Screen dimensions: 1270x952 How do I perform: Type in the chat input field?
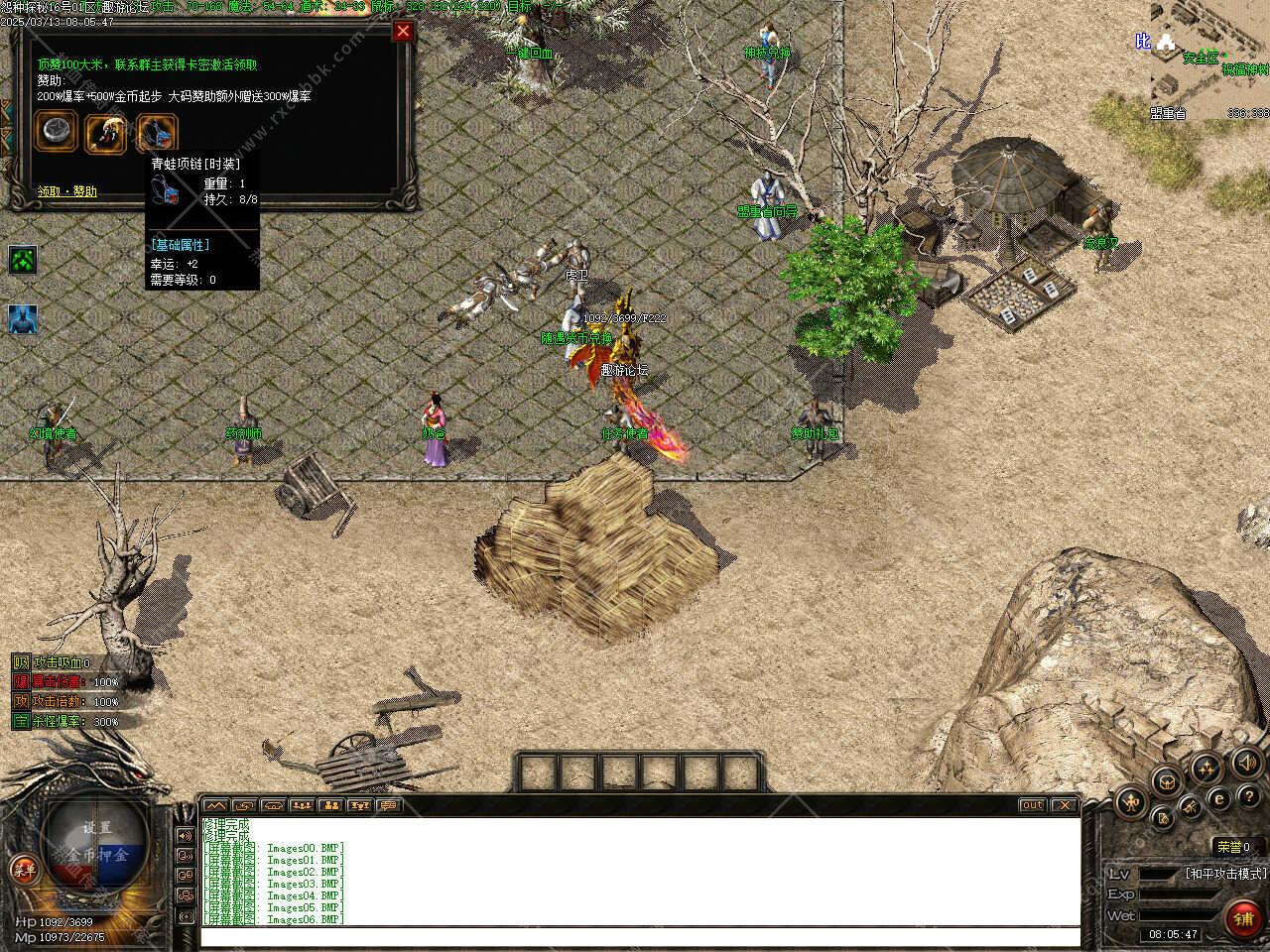[639, 937]
